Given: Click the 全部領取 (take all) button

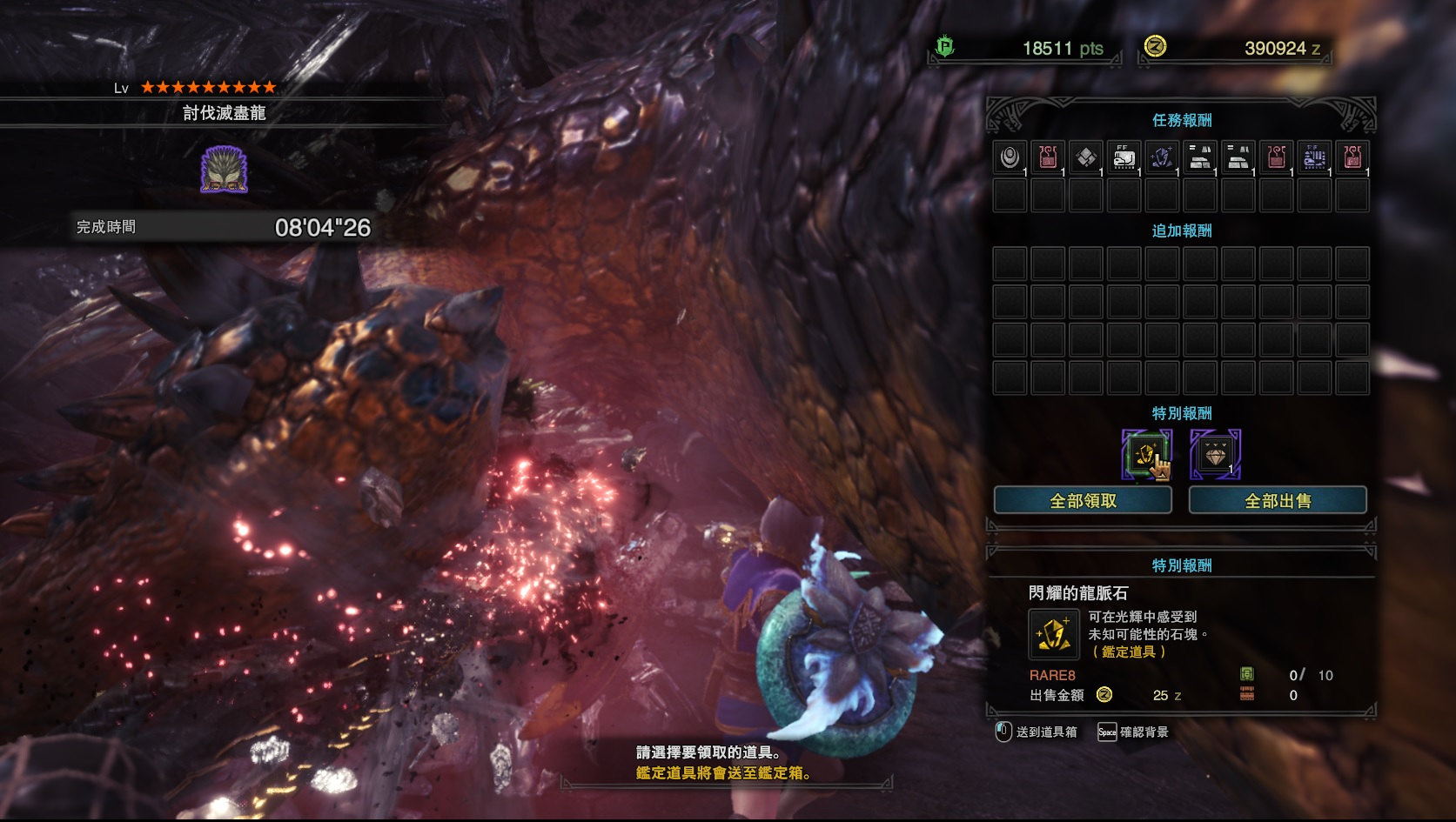Looking at the screenshot, I should click(1083, 500).
